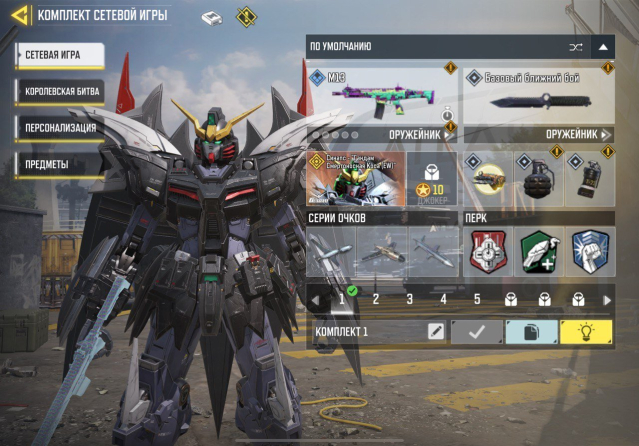Open Оружейник for the melee weapon
The image size is (639, 446).
(577, 134)
